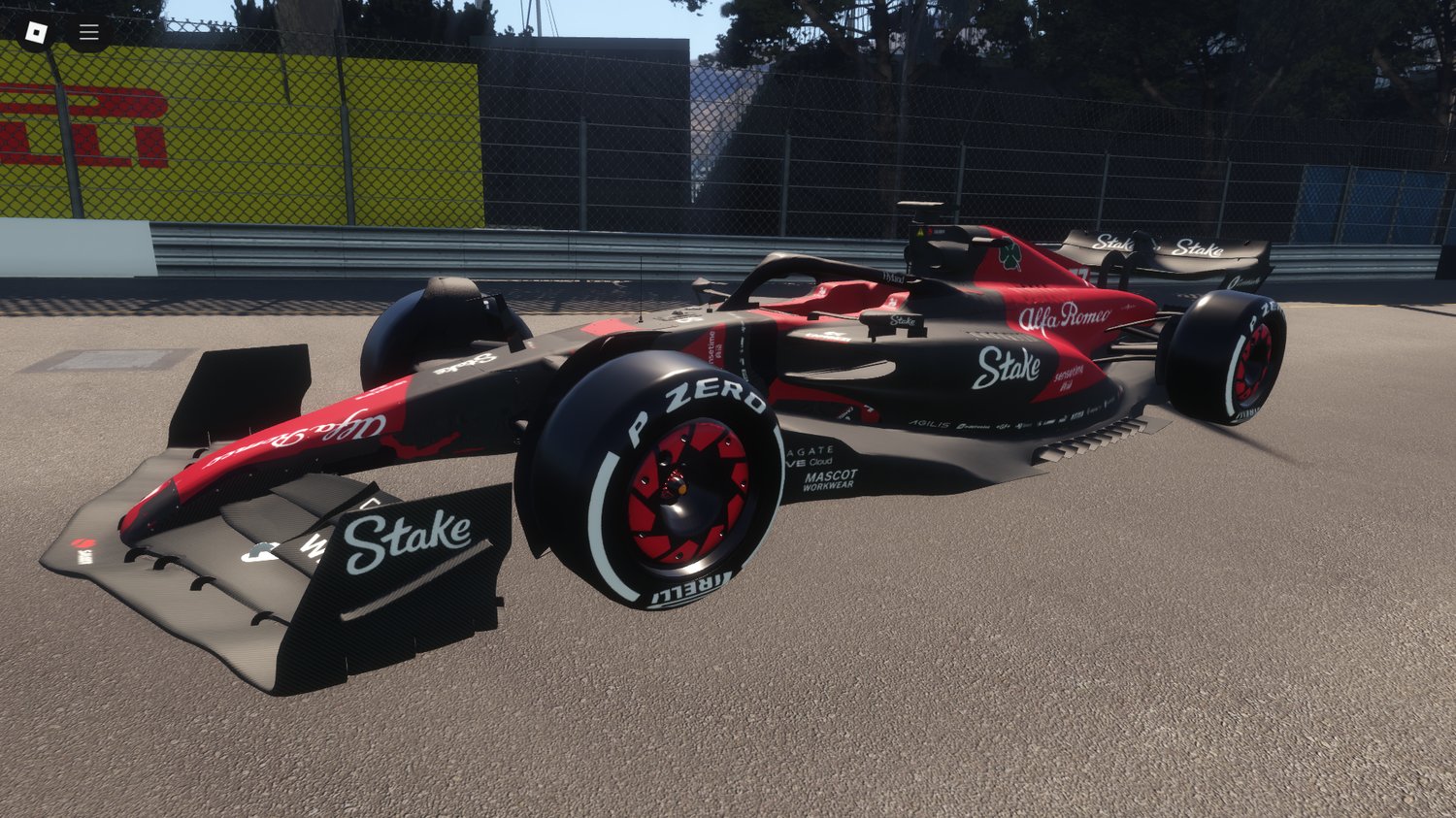The image size is (1456, 818).
Task: Click the green four-leaf clover decal
Action: 1009,252
